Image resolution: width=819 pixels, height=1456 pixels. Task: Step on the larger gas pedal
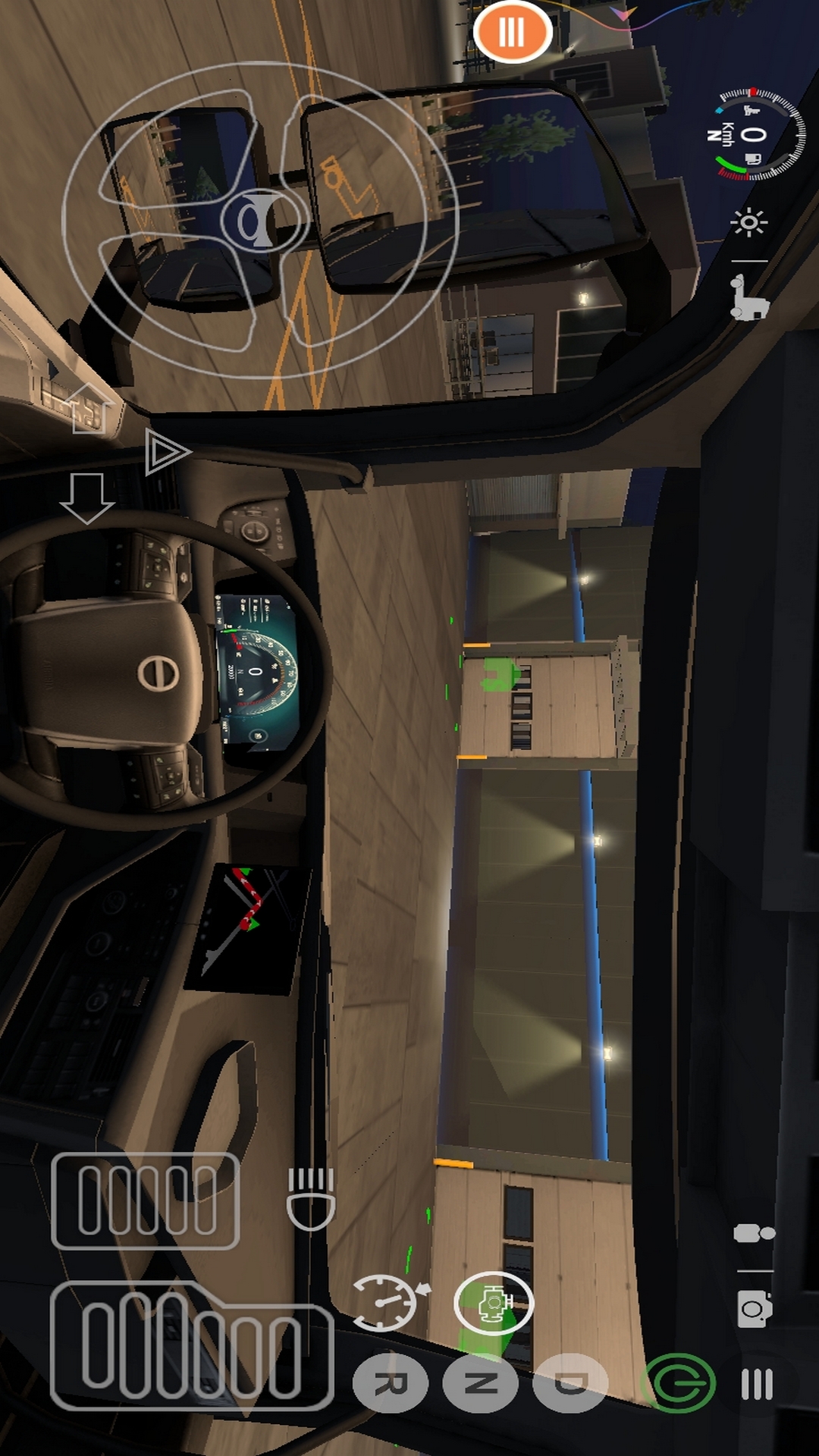click(191, 1346)
